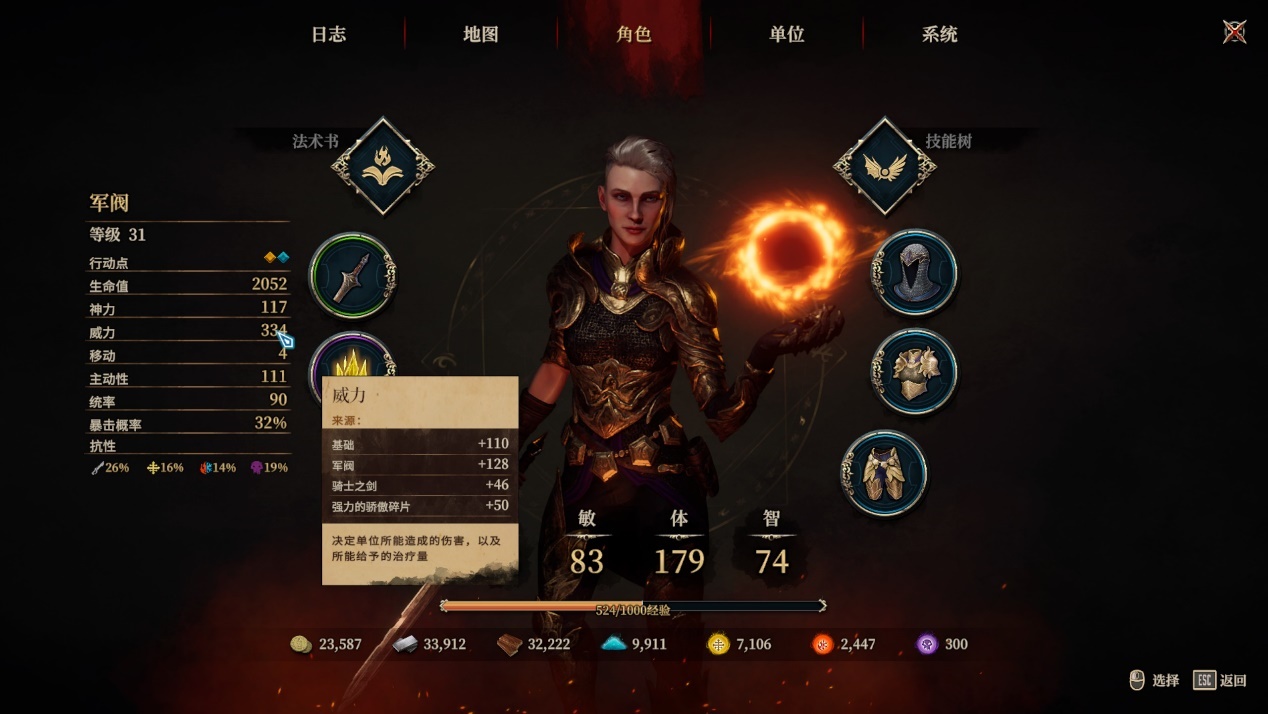Close the character screen with top-right icon

coord(1235,32)
